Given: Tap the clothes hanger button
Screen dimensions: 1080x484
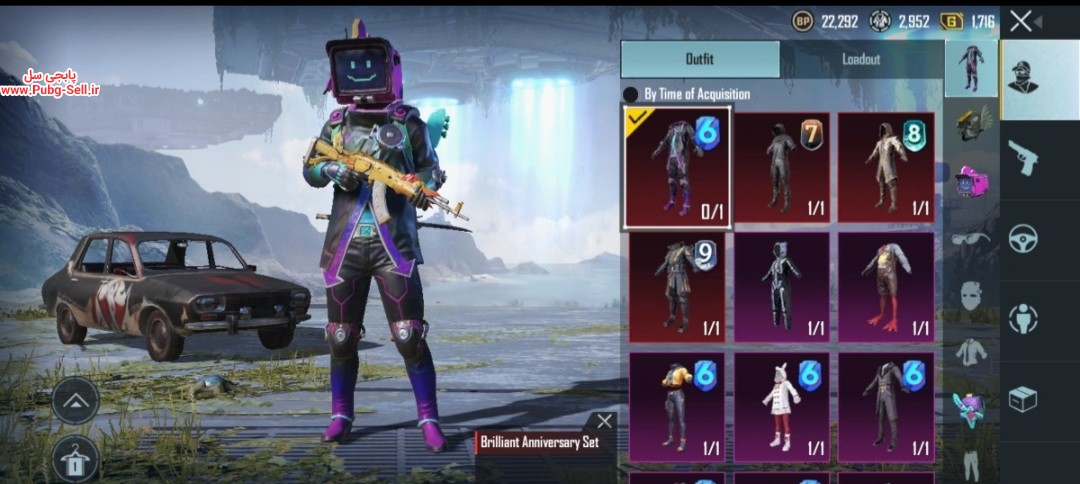Looking at the screenshot, I should [75, 459].
